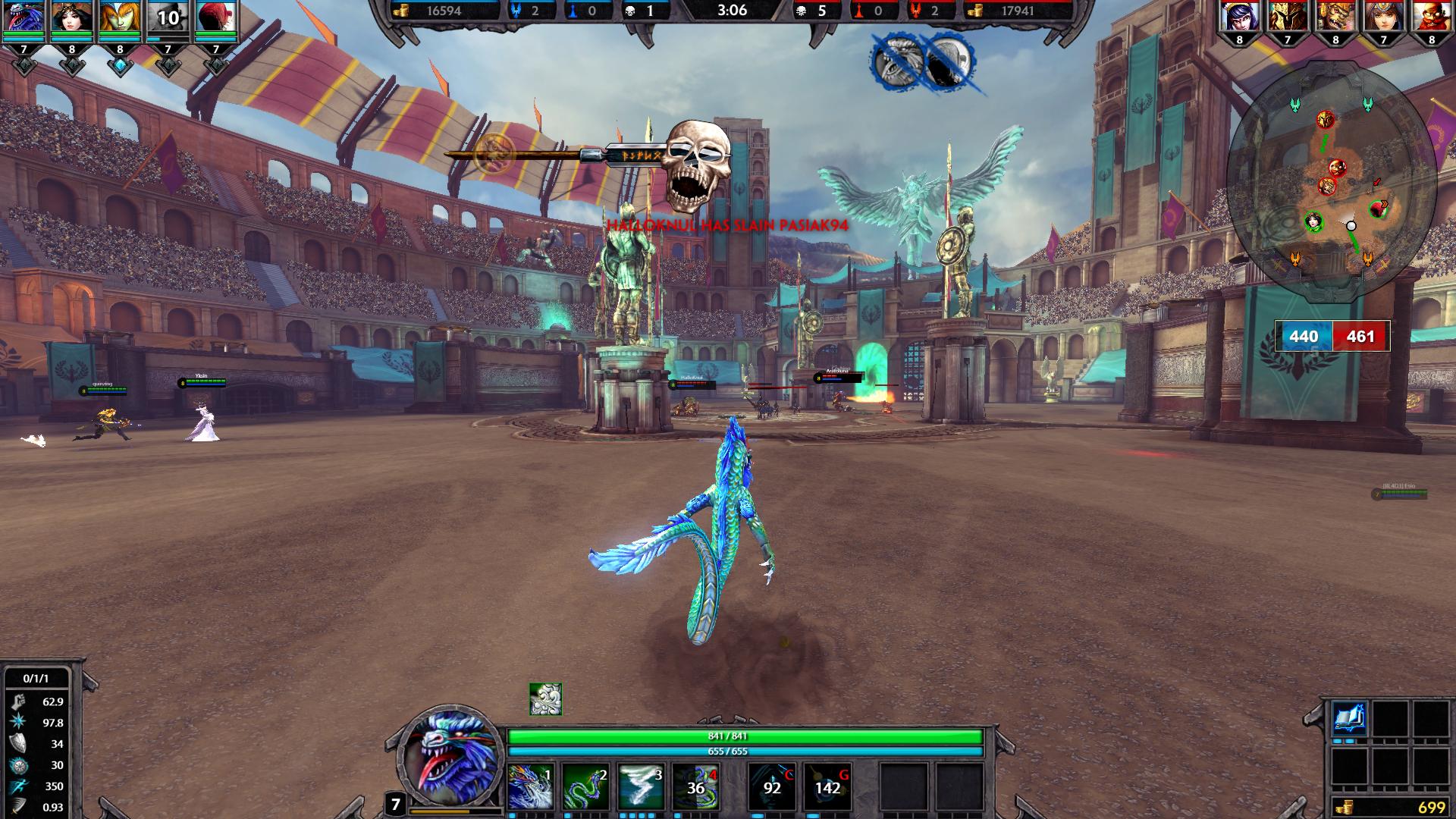Click the blue dragon ally portrait at top
The image size is (1456, 819).
24,18
